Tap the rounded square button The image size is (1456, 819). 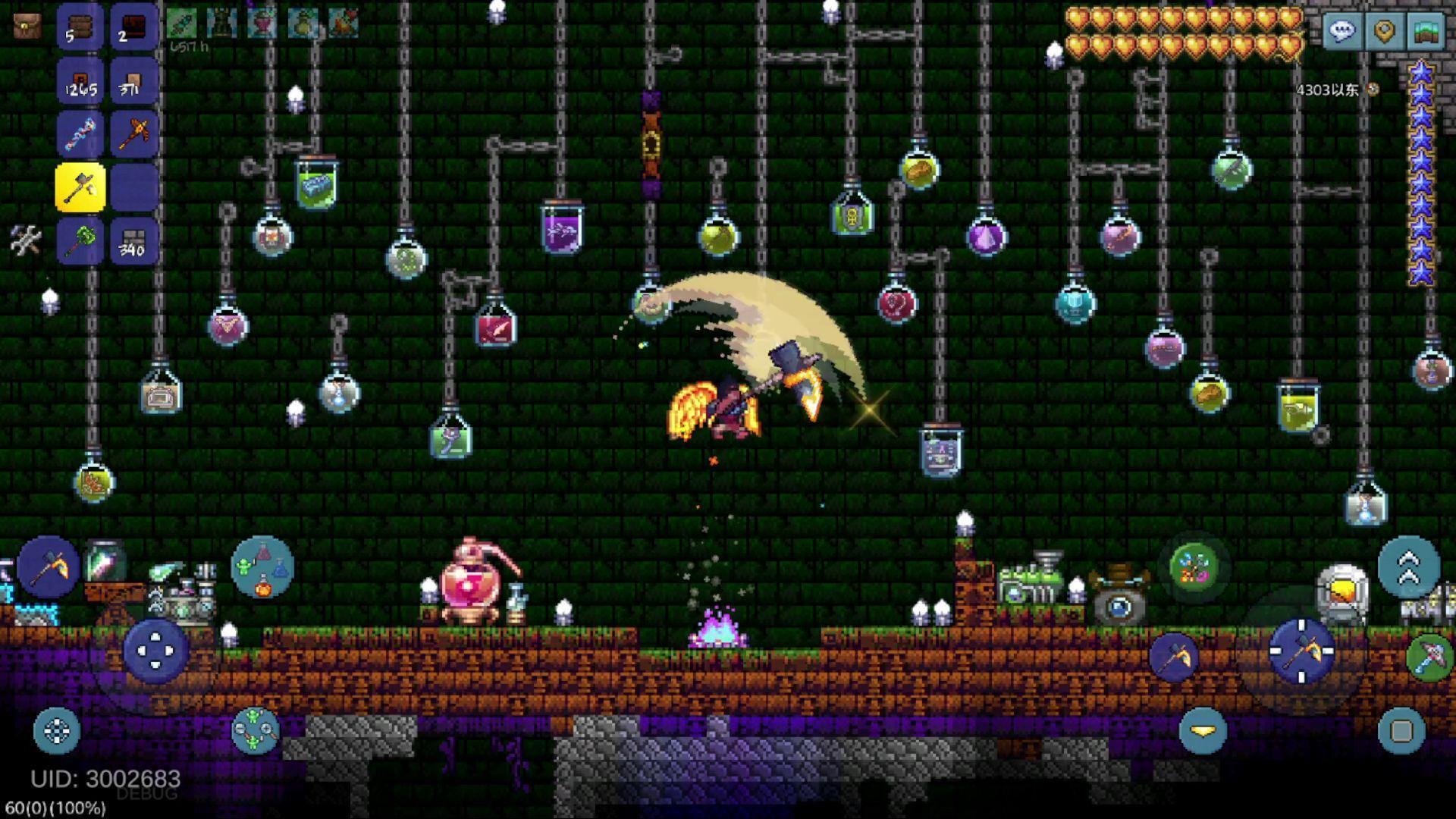pyautogui.click(x=1401, y=730)
